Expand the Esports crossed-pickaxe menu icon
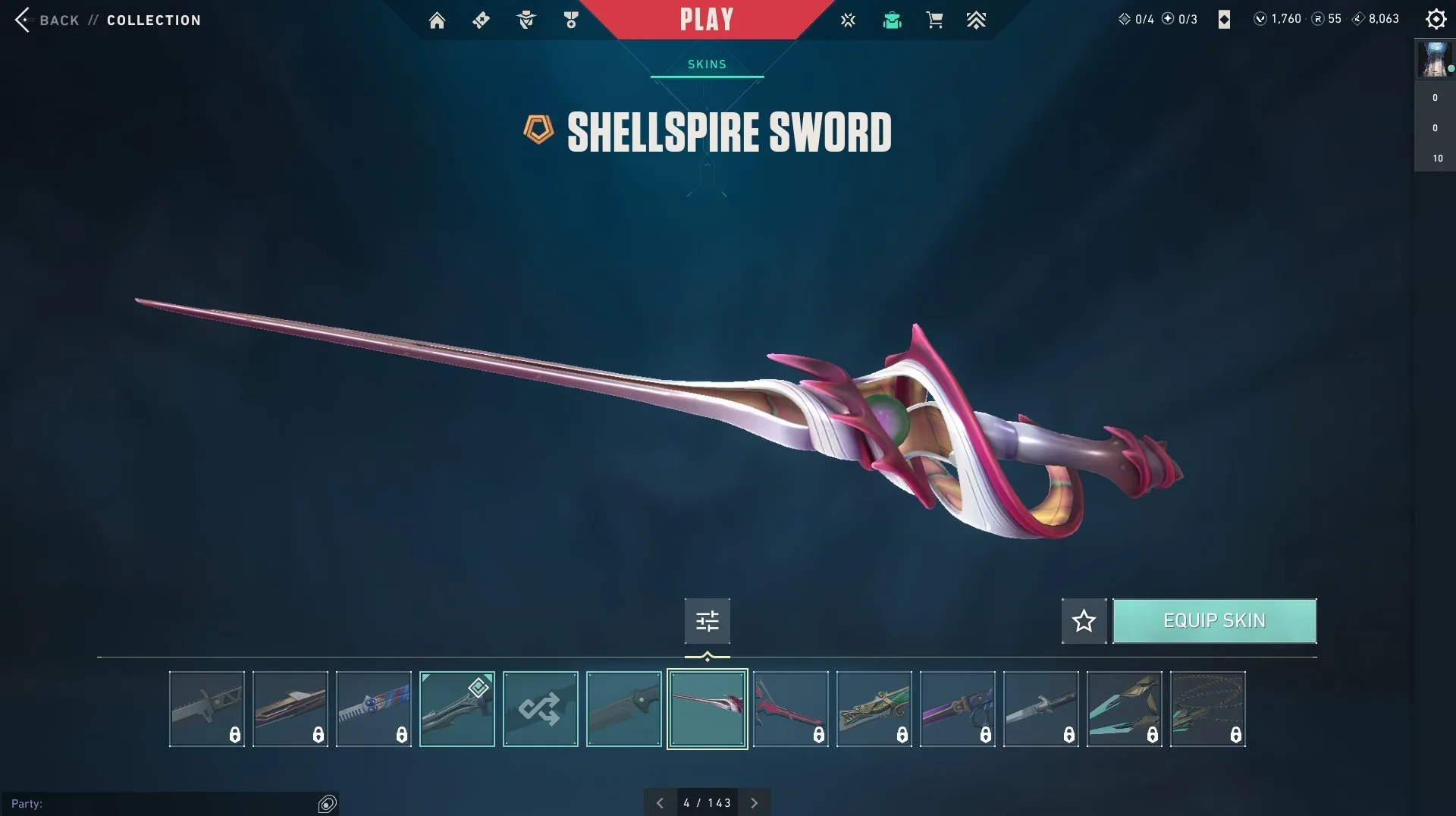This screenshot has width=1456, height=816. 847,20
